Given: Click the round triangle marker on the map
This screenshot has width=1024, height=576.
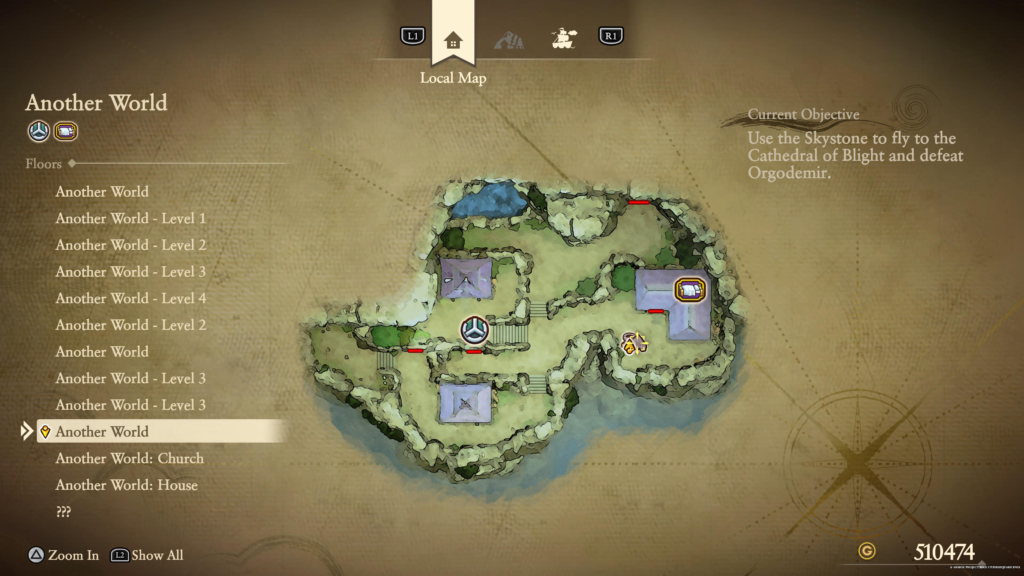Looking at the screenshot, I should (474, 330).
